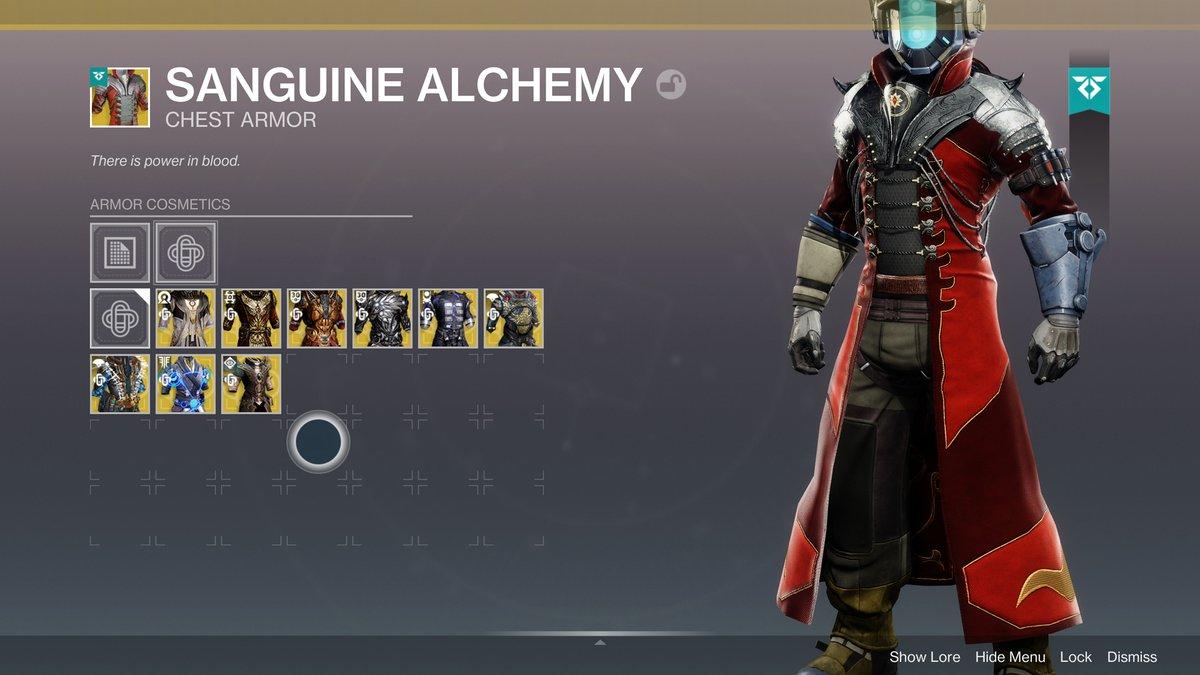The image size is (1200, 675).
Task: Dismiss the item details screen
Action: pyautogui.click(x=1131, y=657)
